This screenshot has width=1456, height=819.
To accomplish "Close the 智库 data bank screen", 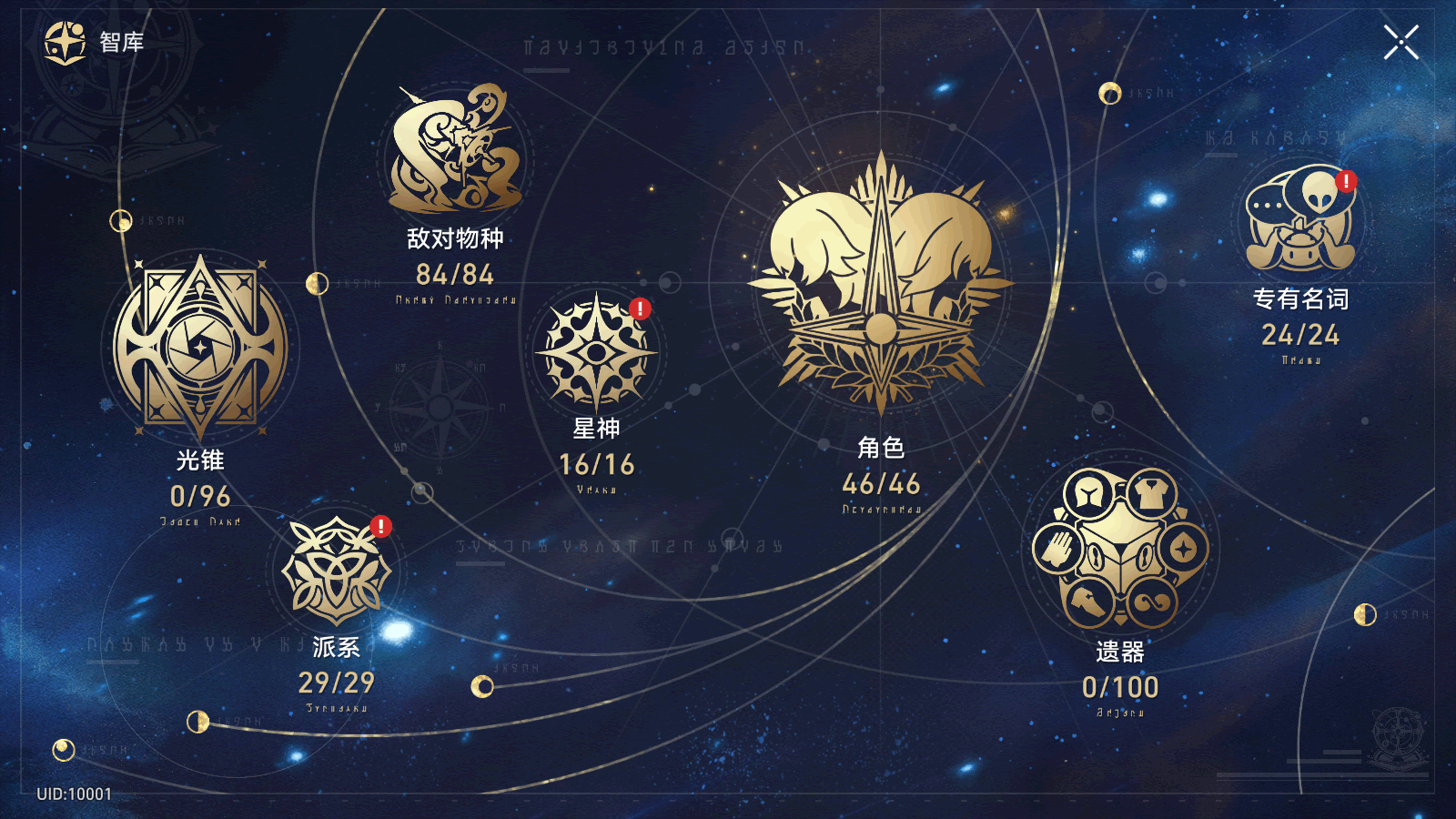I will (1400, 42).
